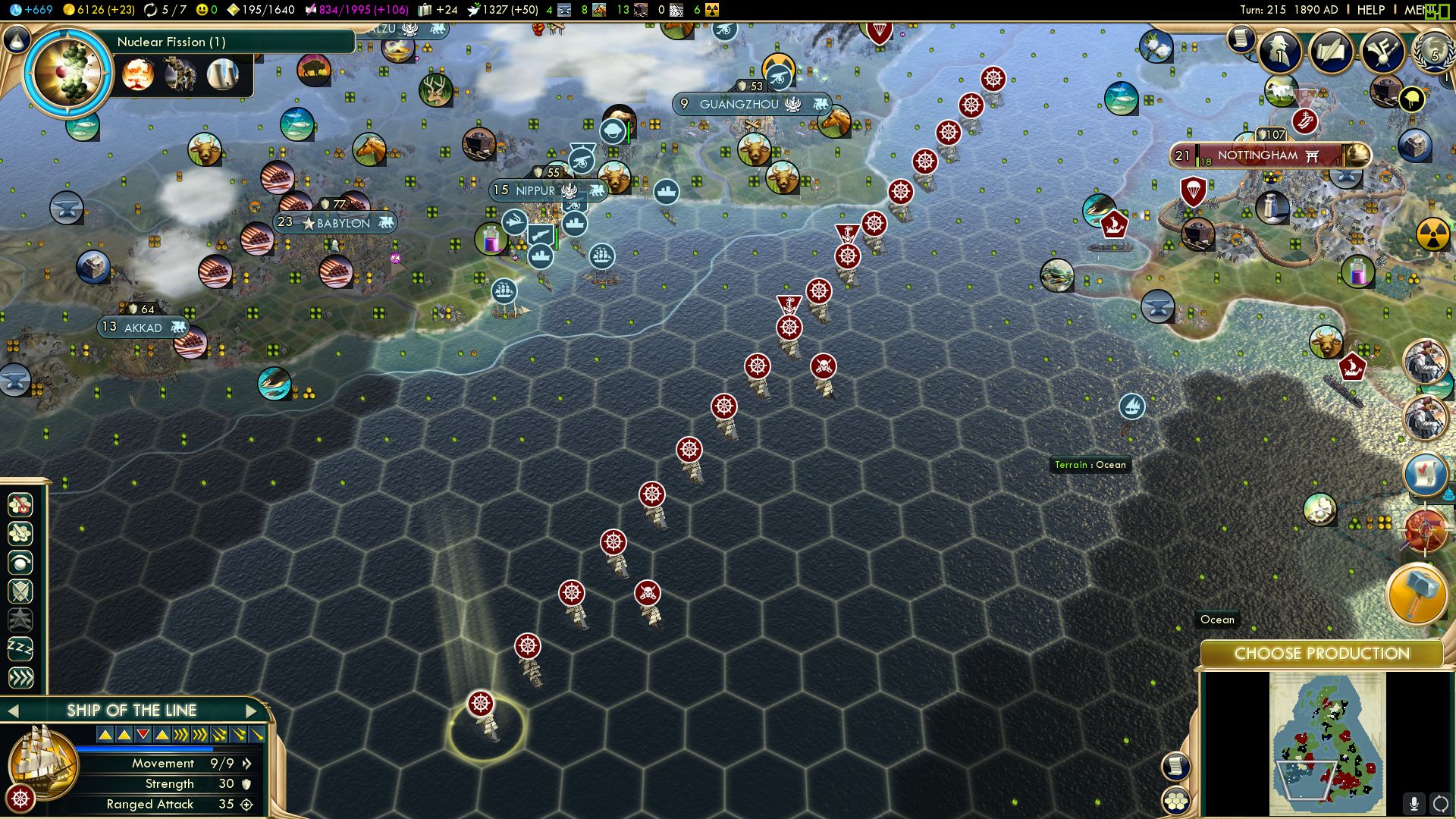This screenshot has height=819, width=1456.
Task: Click left arrow on Ship of the Line panel
Action: (14, 711)
